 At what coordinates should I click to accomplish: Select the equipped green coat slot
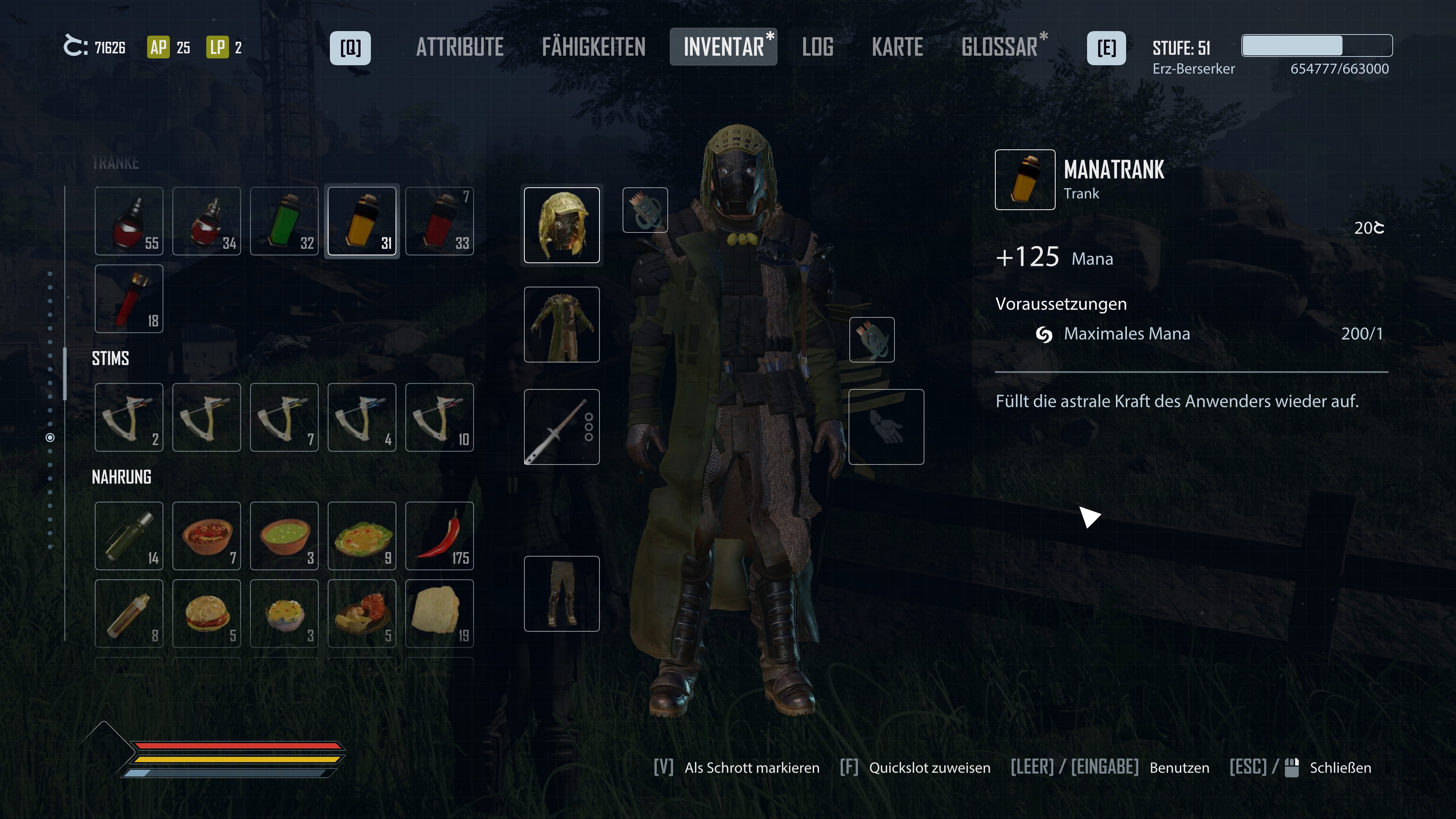[x=561, y=325]
